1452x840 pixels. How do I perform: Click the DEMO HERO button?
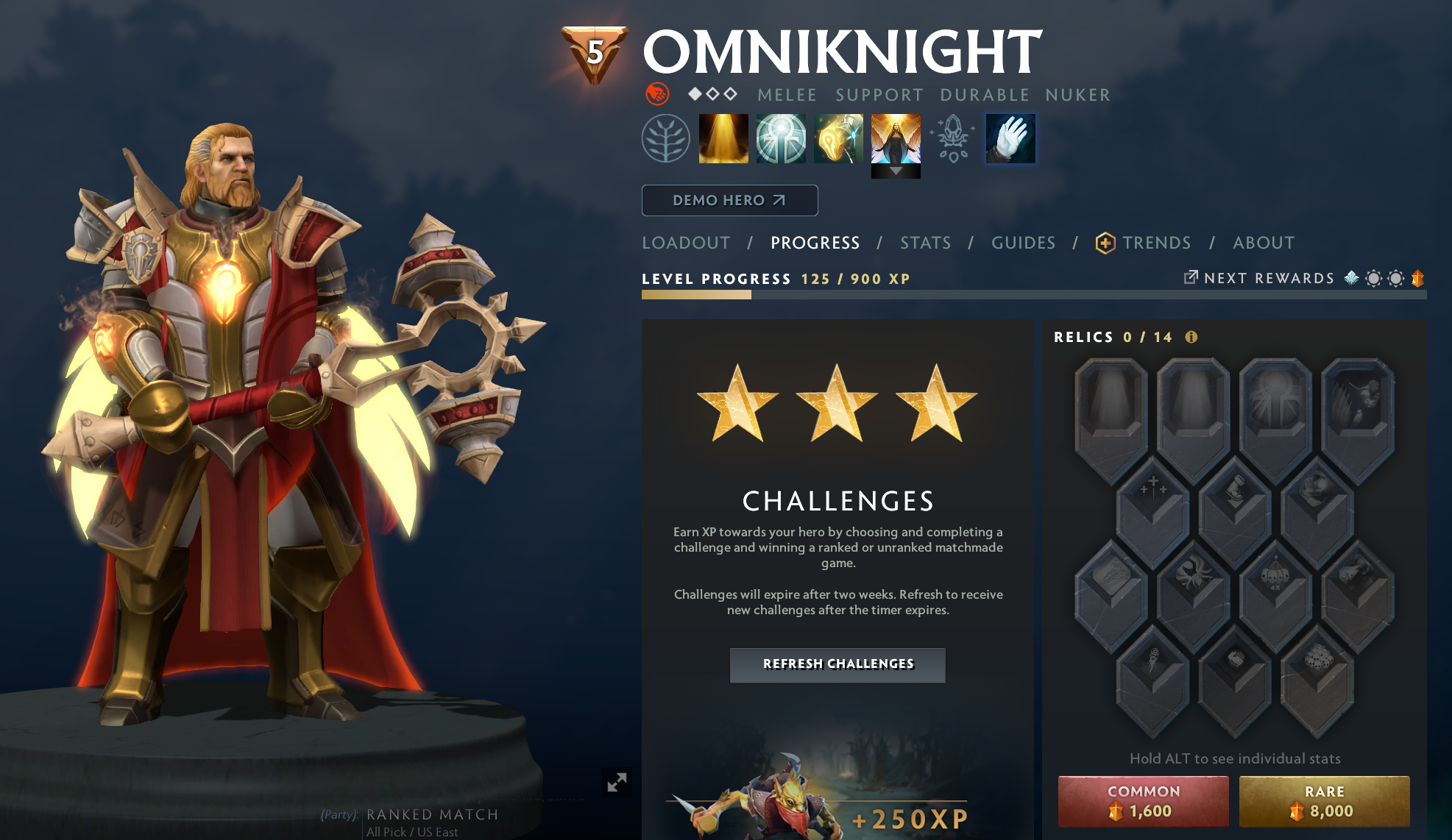pos(729,199)
